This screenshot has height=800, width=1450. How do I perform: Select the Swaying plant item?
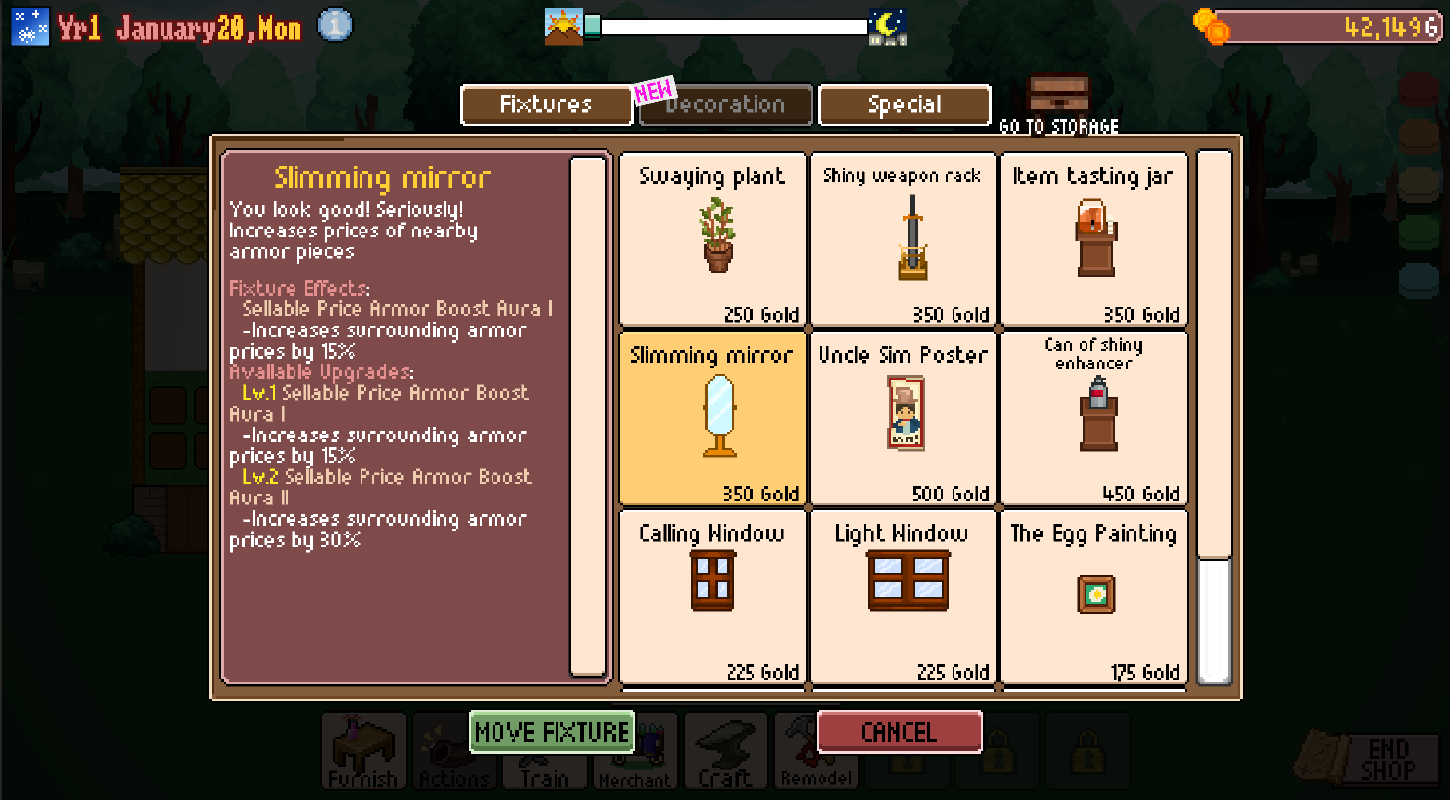click(712, 240)
